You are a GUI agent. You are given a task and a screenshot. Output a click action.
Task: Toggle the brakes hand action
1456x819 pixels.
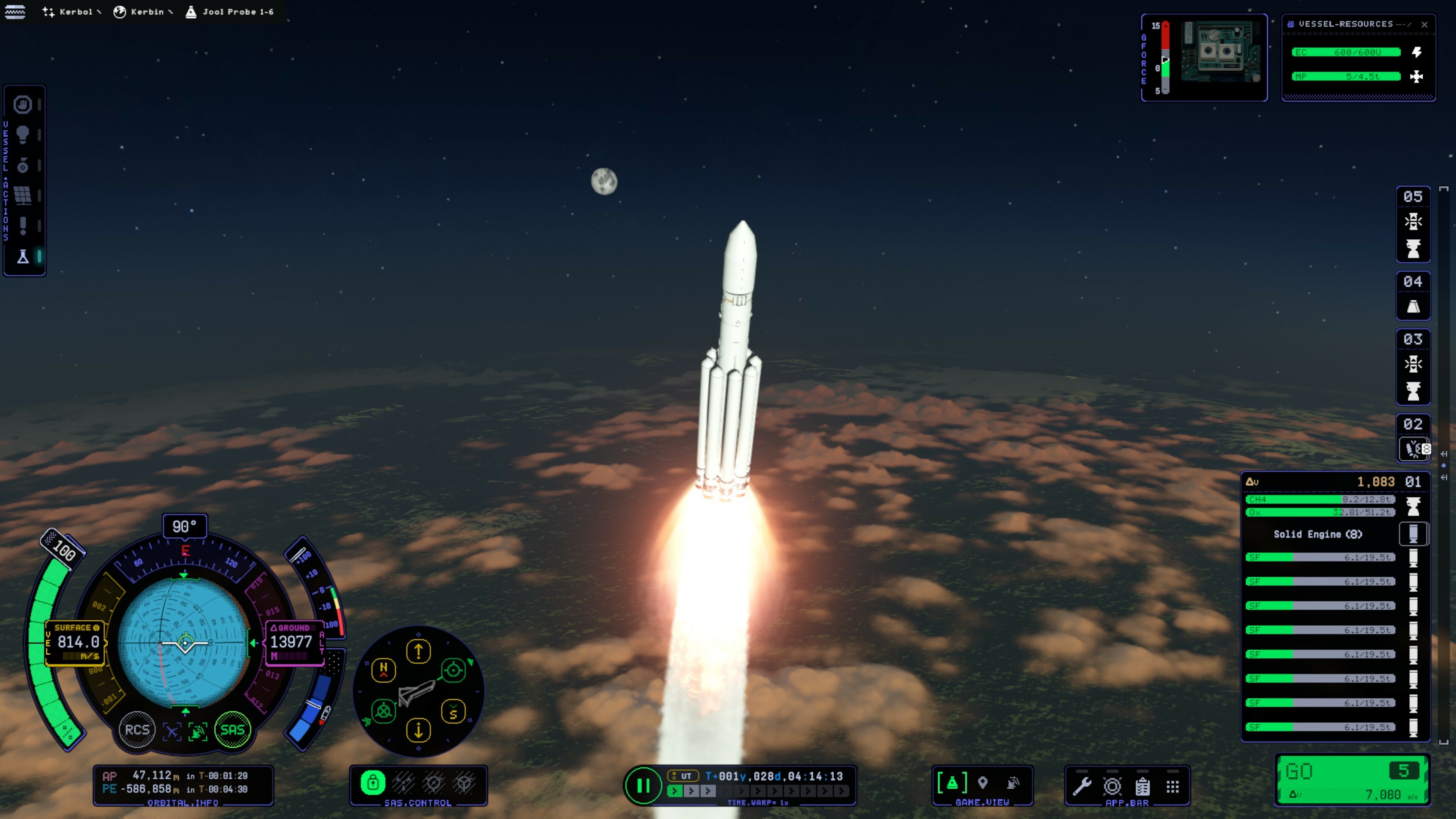[x=23, y=105]
